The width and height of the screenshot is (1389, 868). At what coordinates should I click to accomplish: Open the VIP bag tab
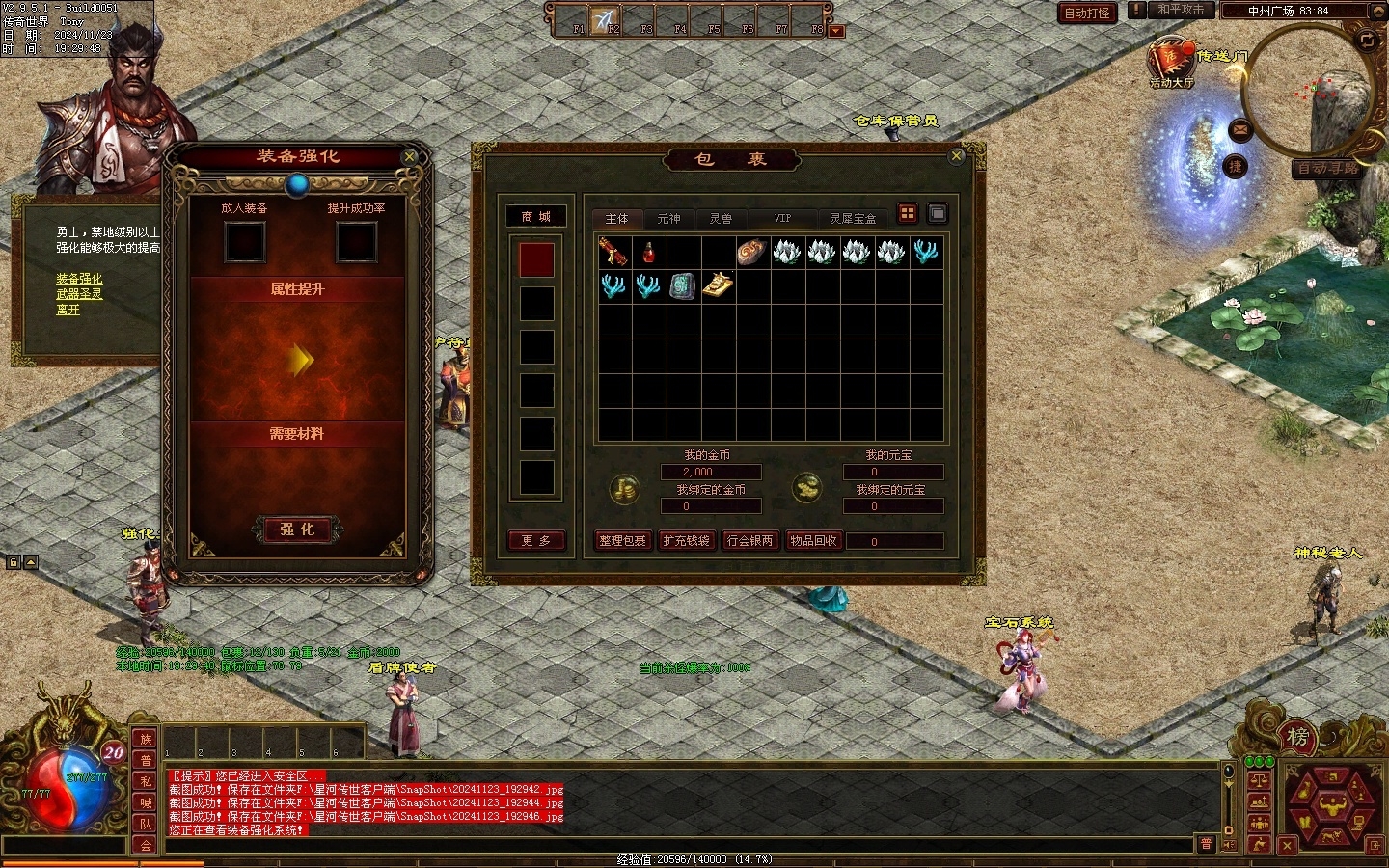tap(782, 219)
